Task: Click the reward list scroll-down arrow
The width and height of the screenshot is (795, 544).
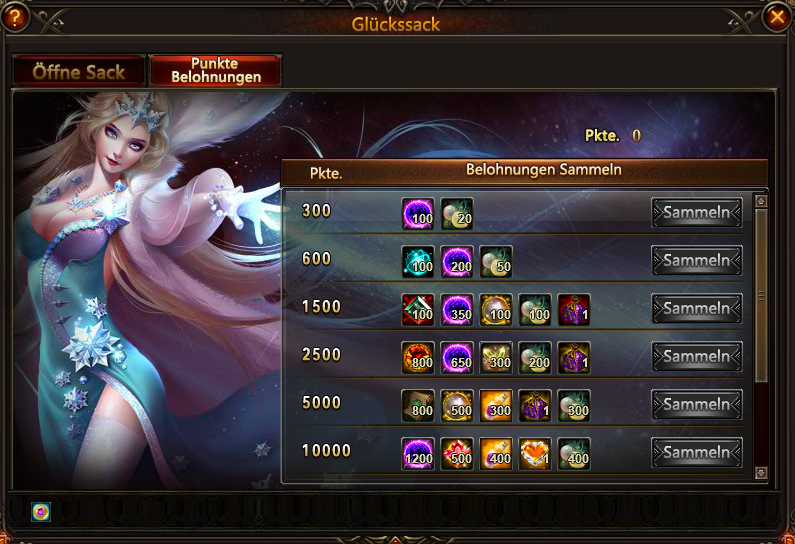Action: click(x=761, y=472)
